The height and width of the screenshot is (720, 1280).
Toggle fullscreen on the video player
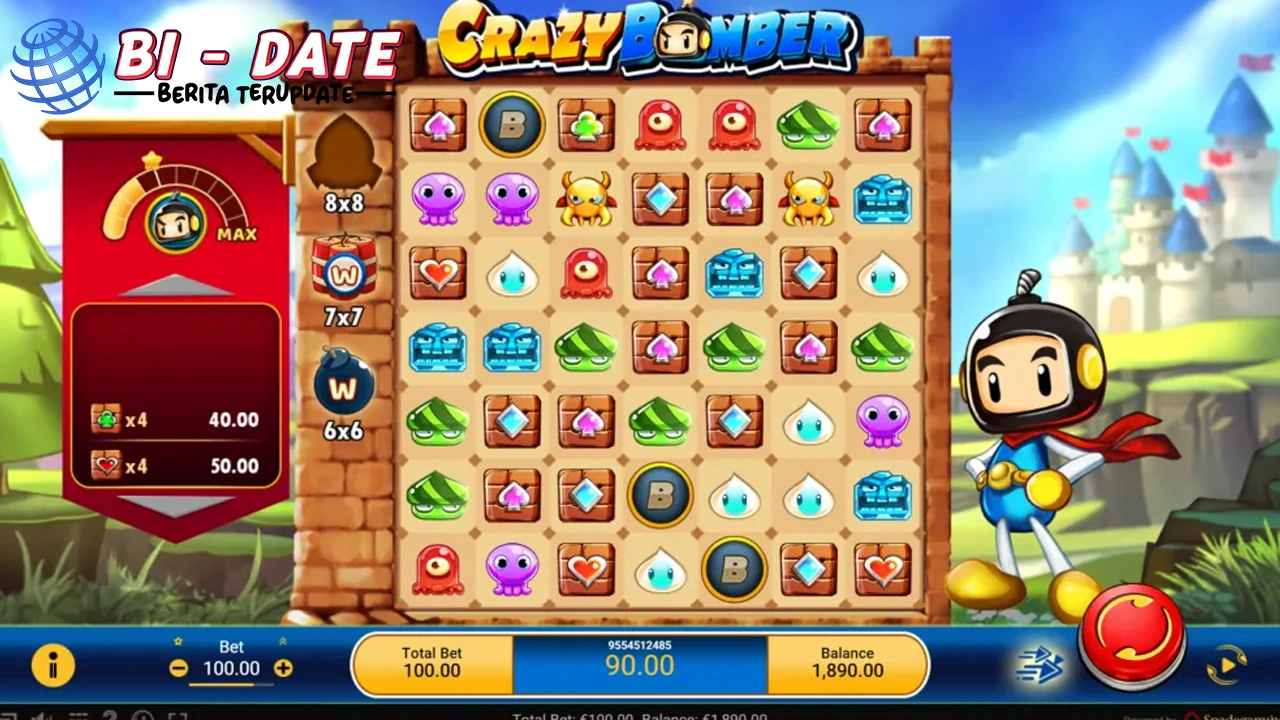coord(180,716)
